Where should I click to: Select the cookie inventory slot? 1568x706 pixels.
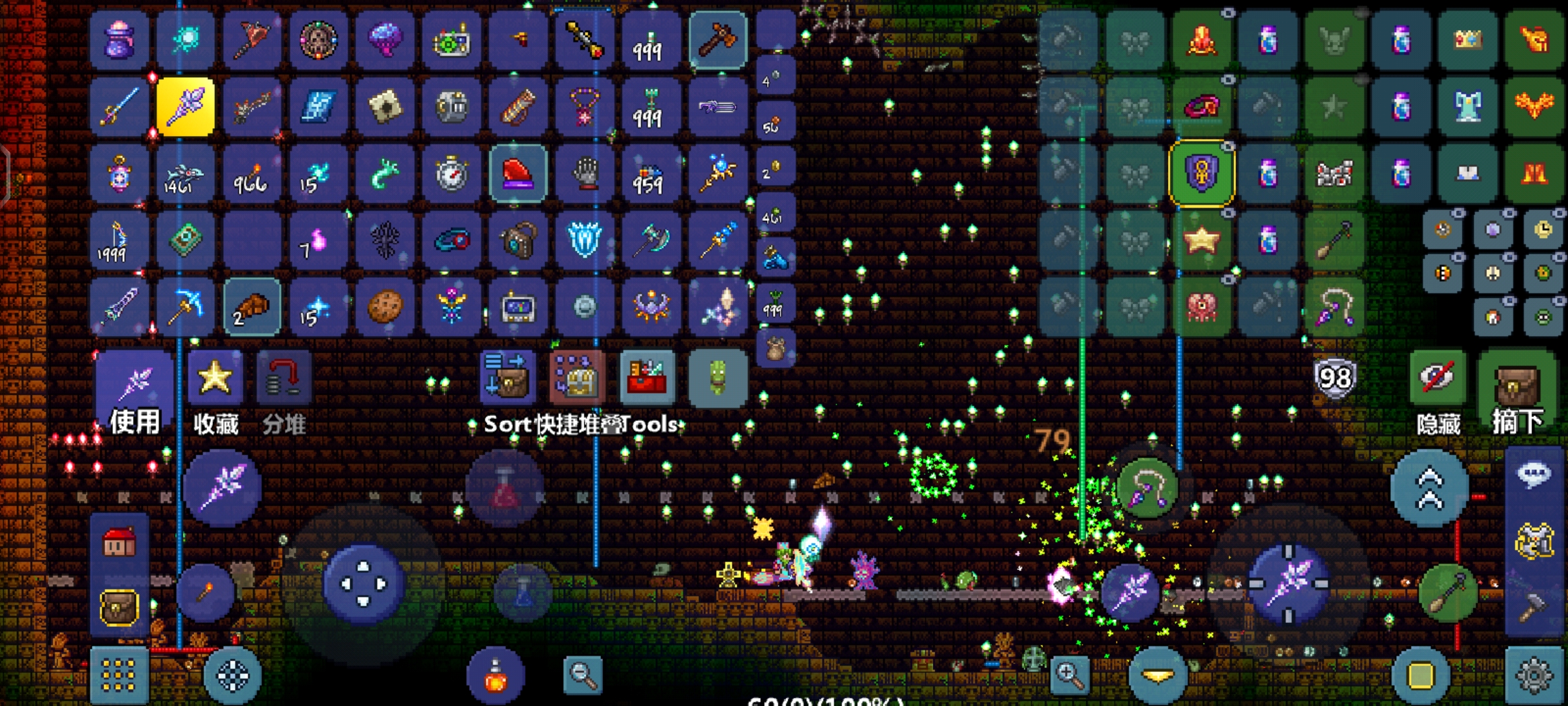coord(385,306)
